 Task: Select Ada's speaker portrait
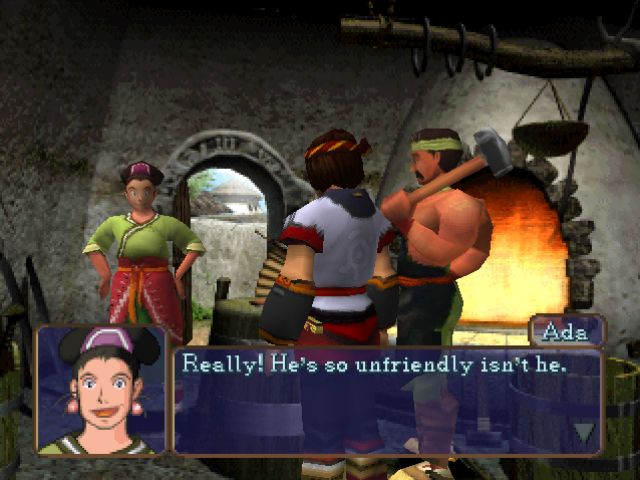[102, 391]
